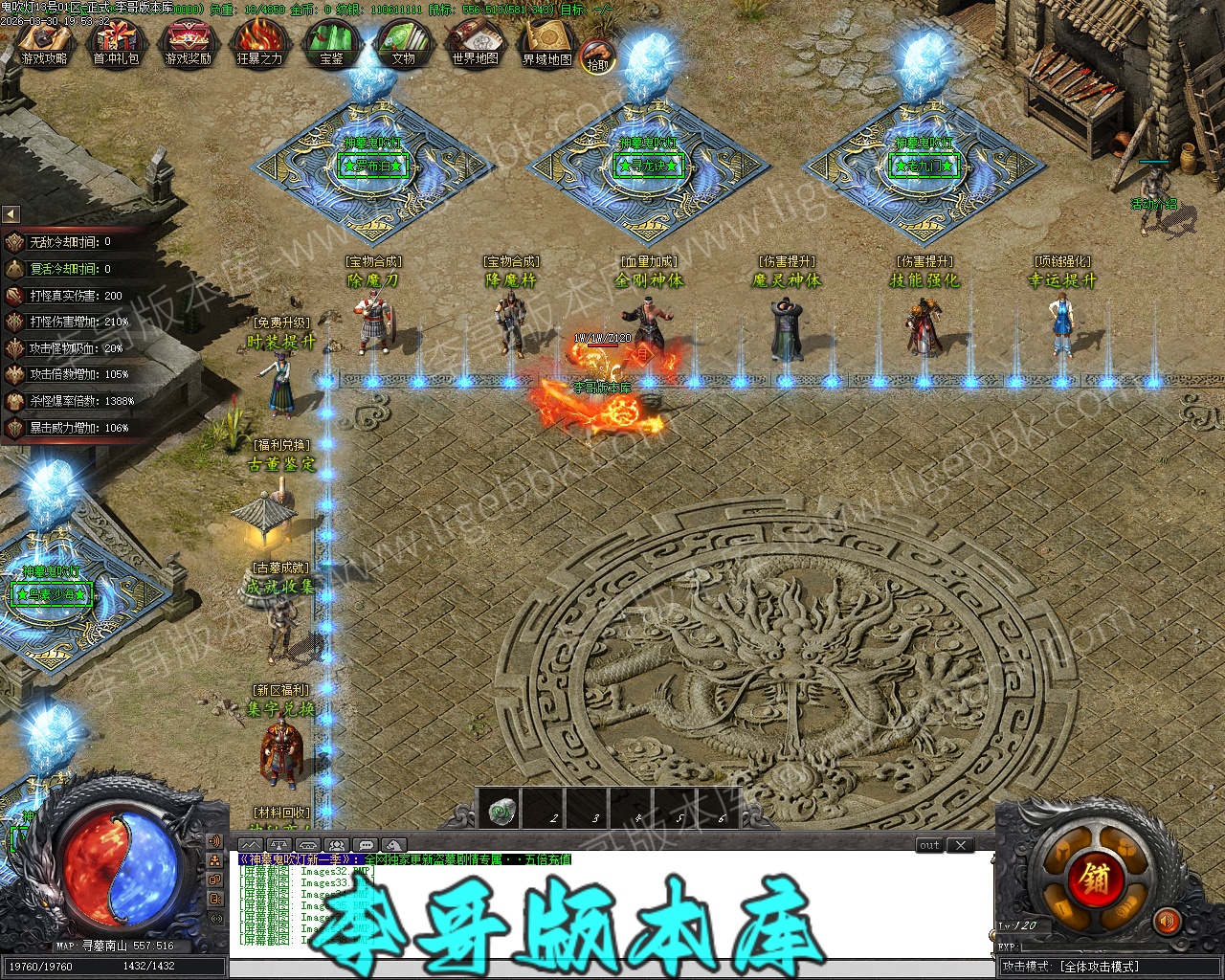Open the 文物 relics menu
The height and width of the screenshot is (980, 1225).
tap(403, 45)
